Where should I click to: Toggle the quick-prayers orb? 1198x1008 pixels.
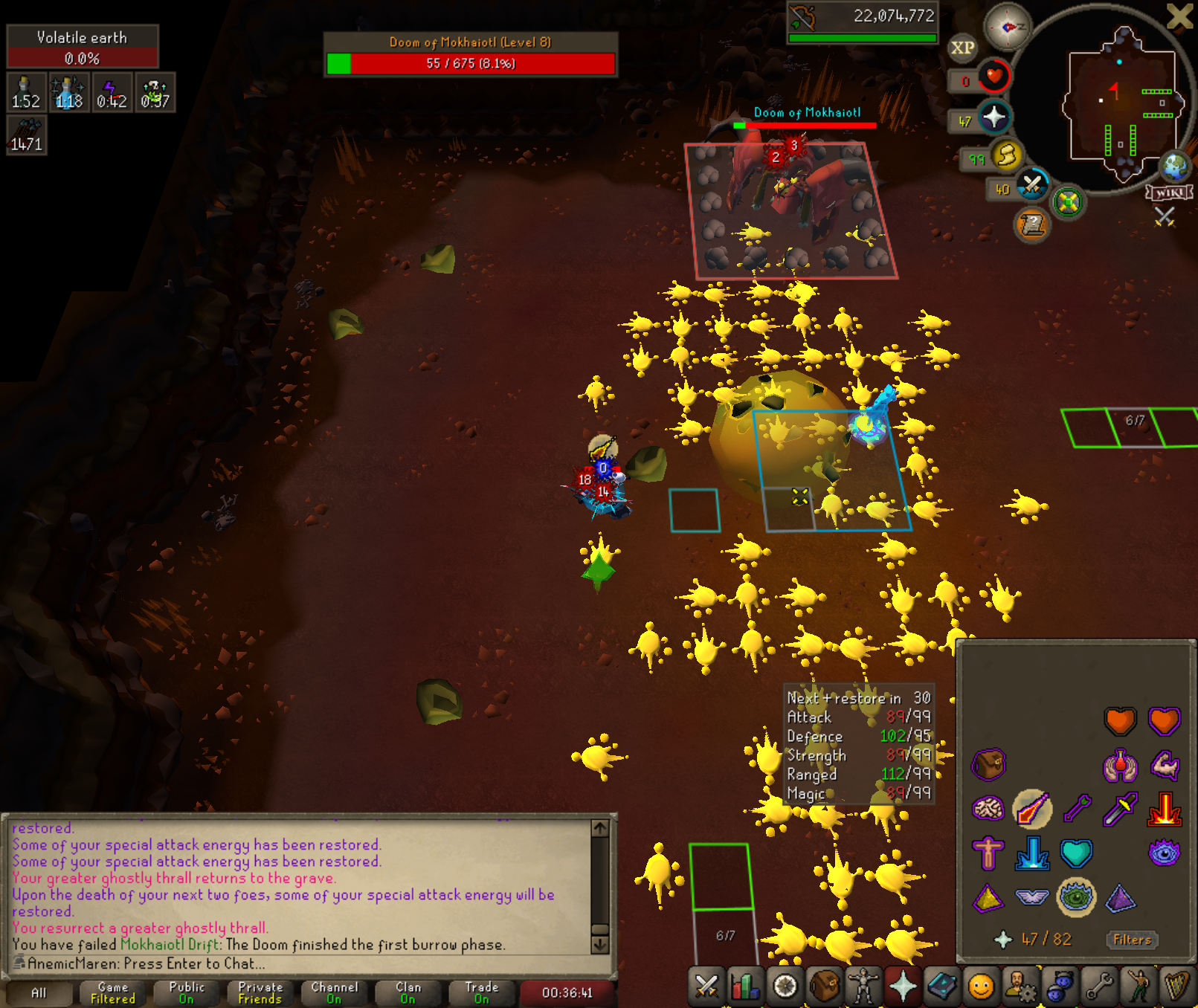(x=994, y=117)
